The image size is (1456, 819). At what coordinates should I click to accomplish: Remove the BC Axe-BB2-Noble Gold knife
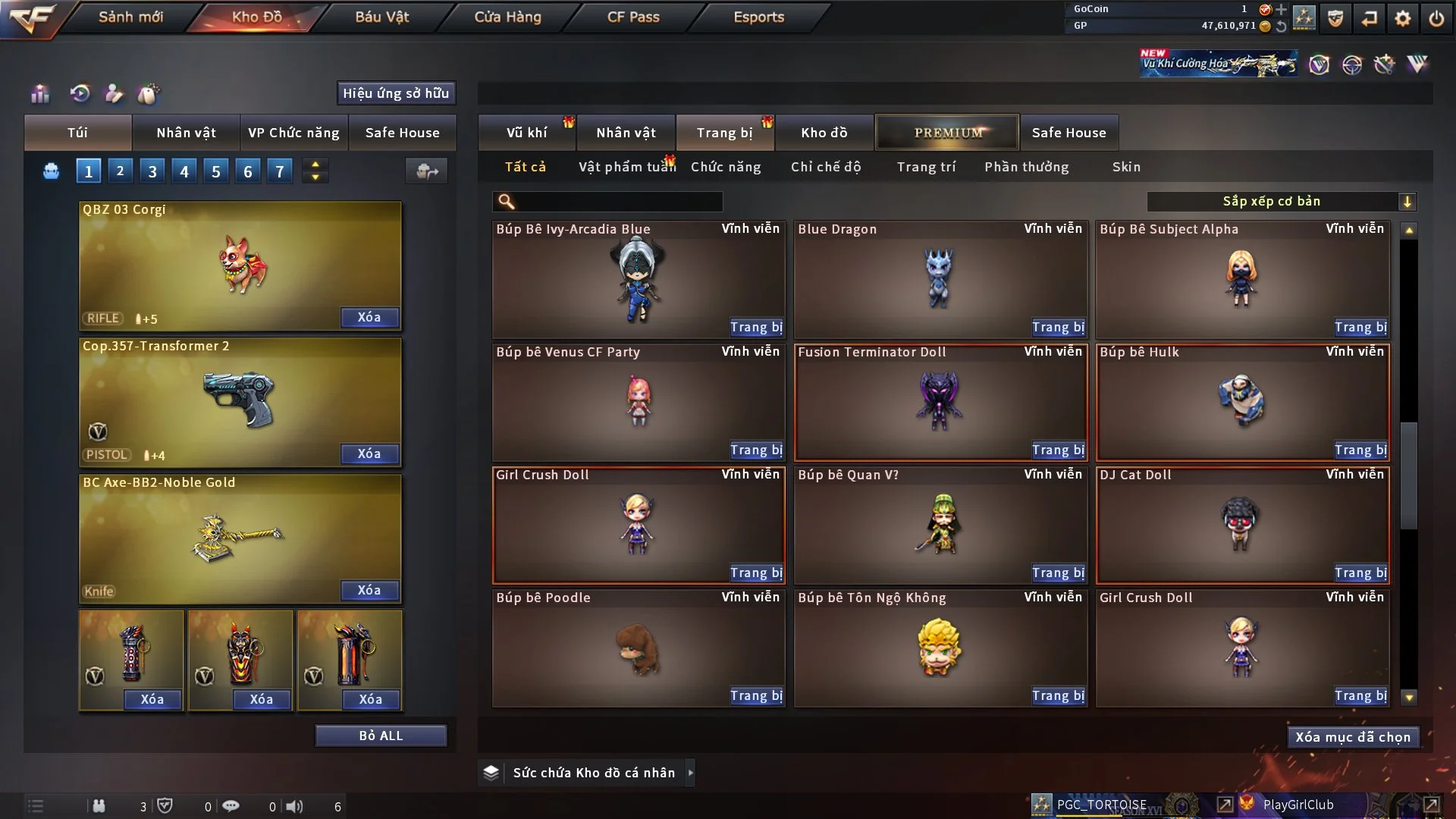[369, 591]
